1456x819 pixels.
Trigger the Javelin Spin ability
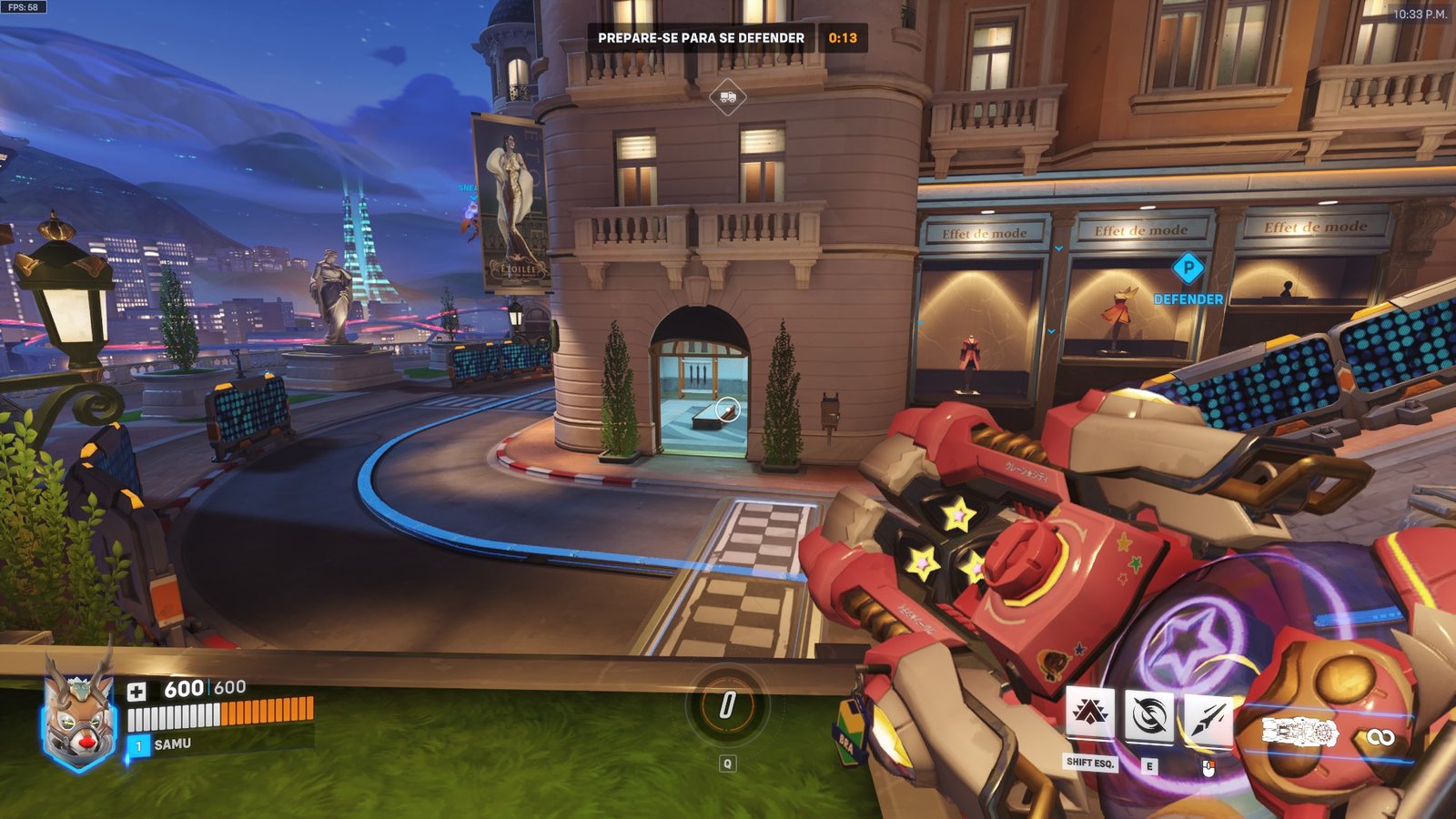pos(1149,716)
